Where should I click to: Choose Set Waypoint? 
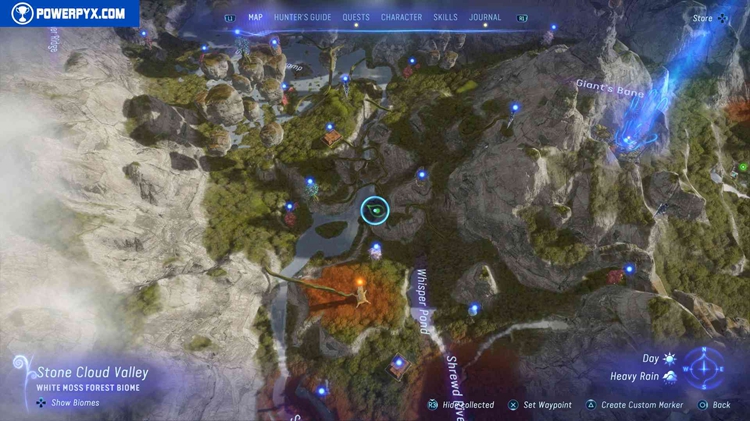pyautogui.click(x=540, y=405)
